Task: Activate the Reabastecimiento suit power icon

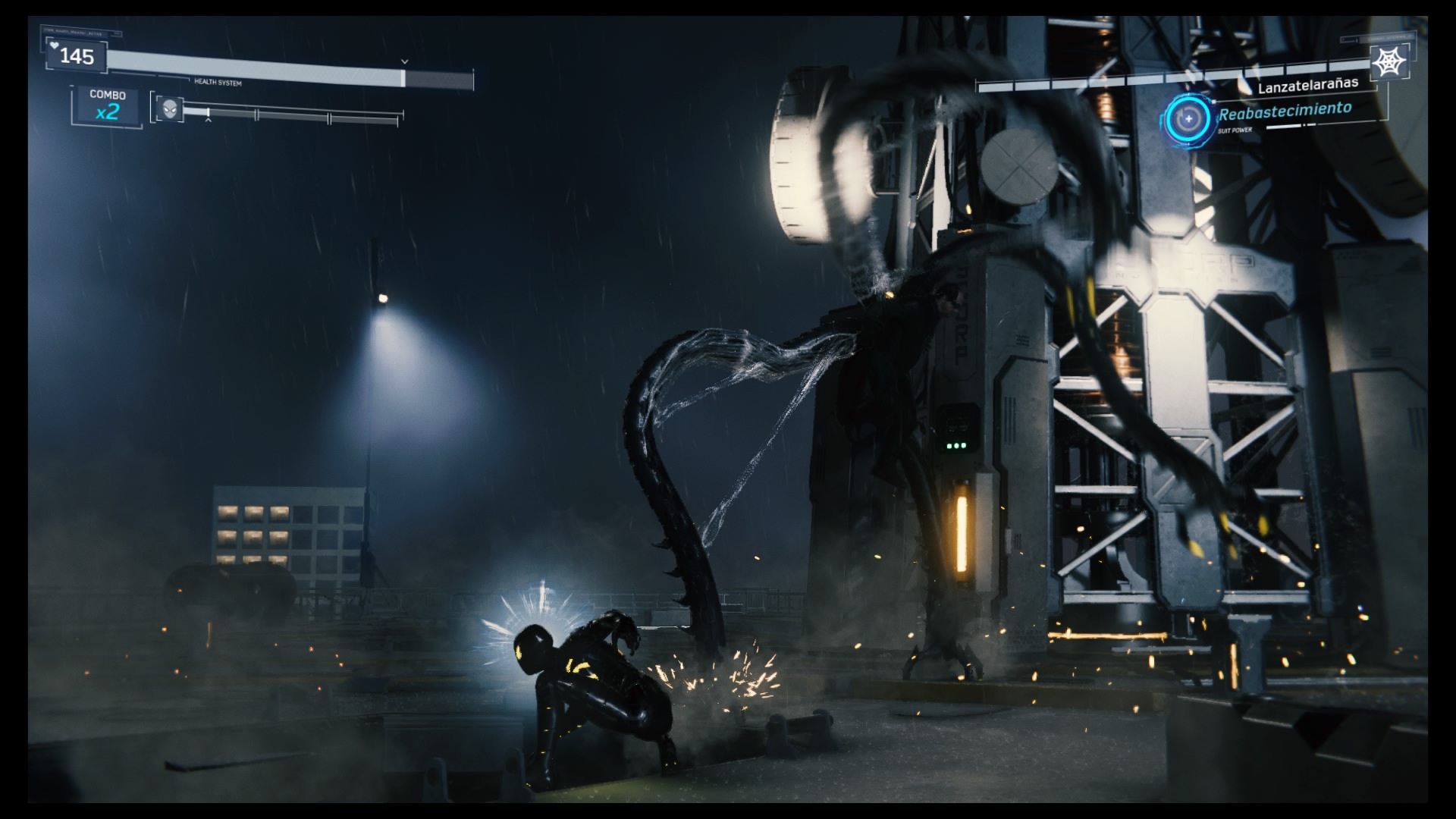Action: [x=1188, y=118]
